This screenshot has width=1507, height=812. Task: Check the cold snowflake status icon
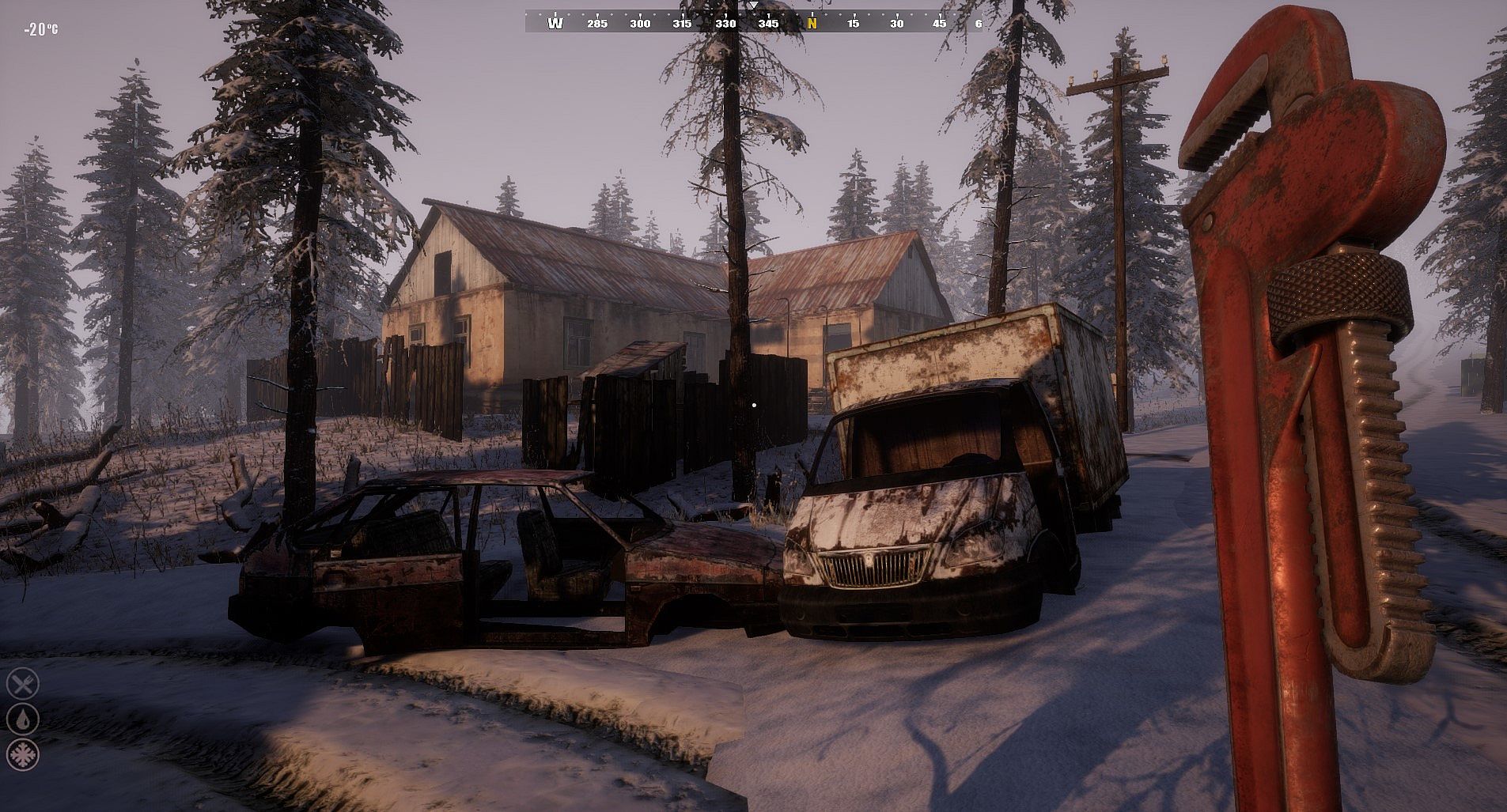tap(22, 753)
